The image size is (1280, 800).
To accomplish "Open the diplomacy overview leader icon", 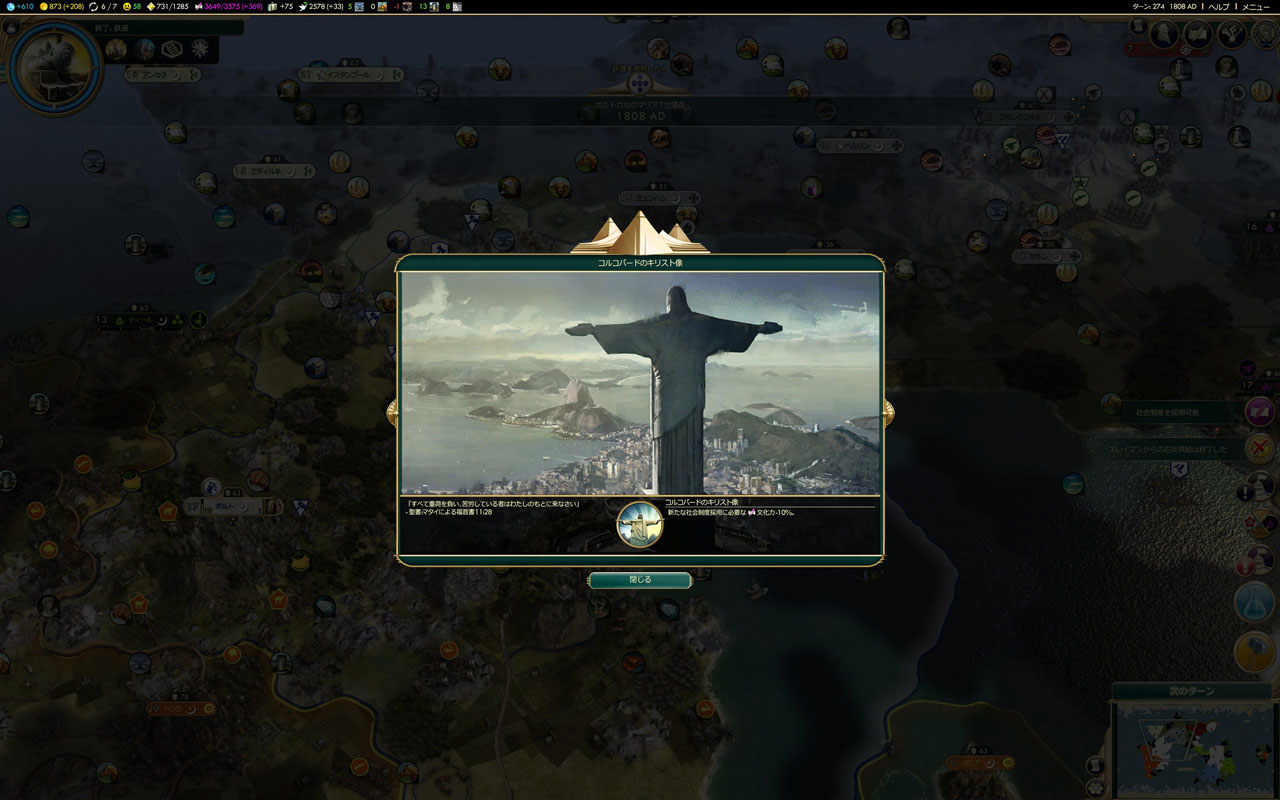I will 1164,35.
